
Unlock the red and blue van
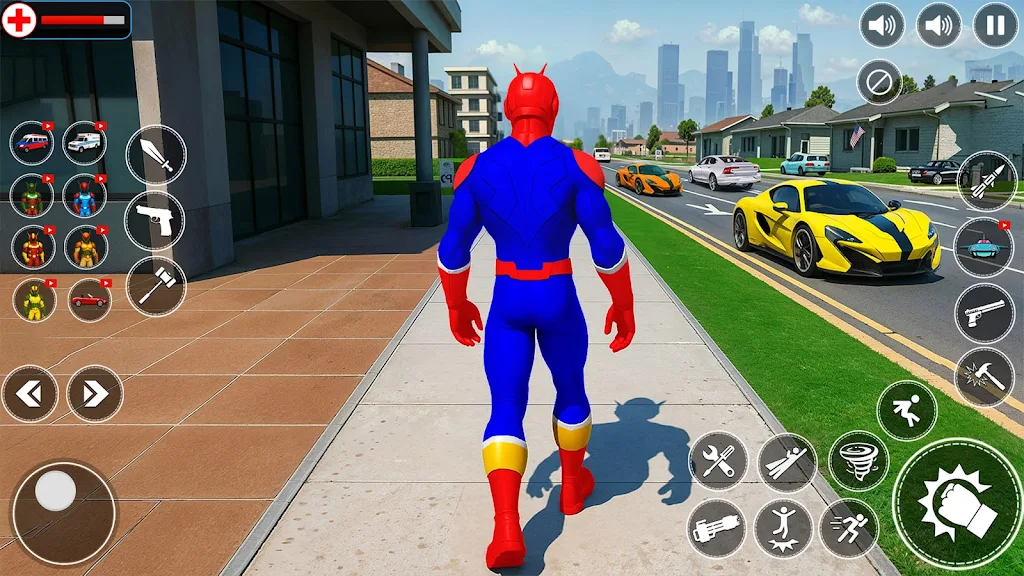click(33, 143)
